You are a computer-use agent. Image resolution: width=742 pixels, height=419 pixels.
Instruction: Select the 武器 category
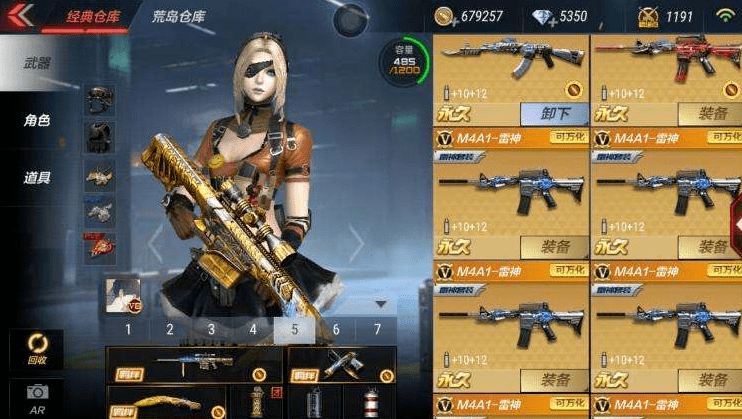[x=38, y=63]
